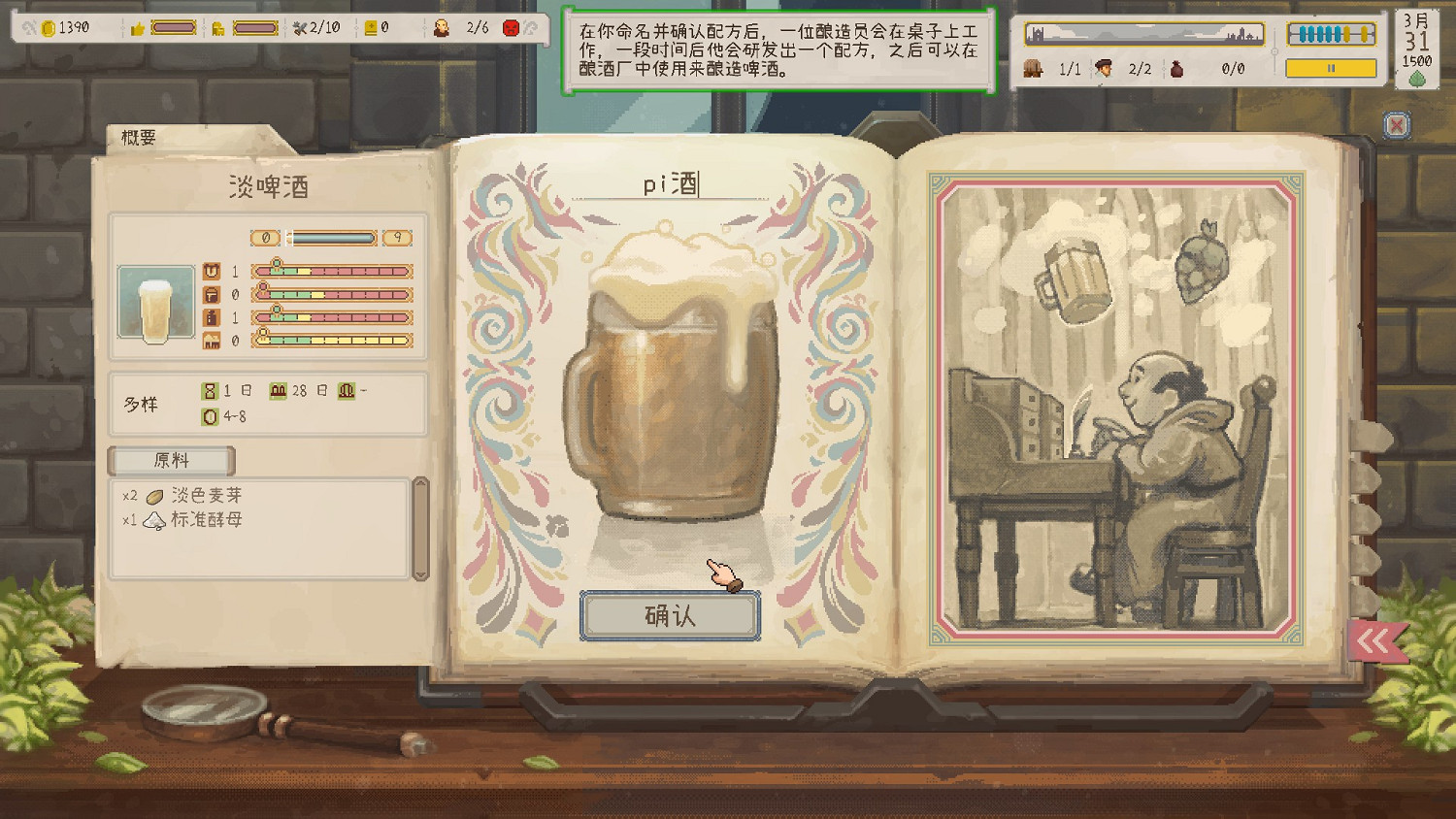Screen dimensions: 1456x819
Task: Pause the game with the yellow pause button
Action: (1330, 69)
